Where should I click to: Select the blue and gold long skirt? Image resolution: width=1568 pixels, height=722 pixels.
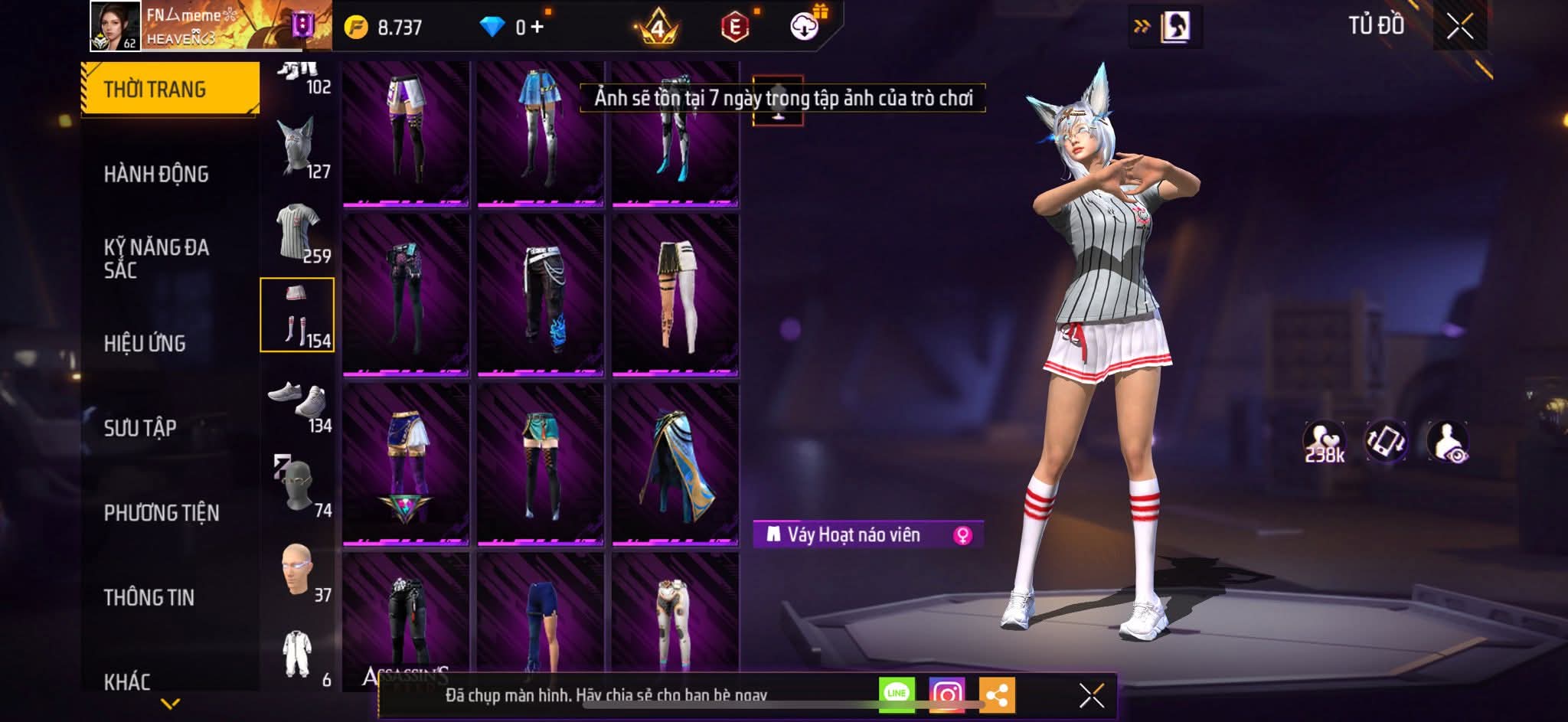tap(675, 466)
